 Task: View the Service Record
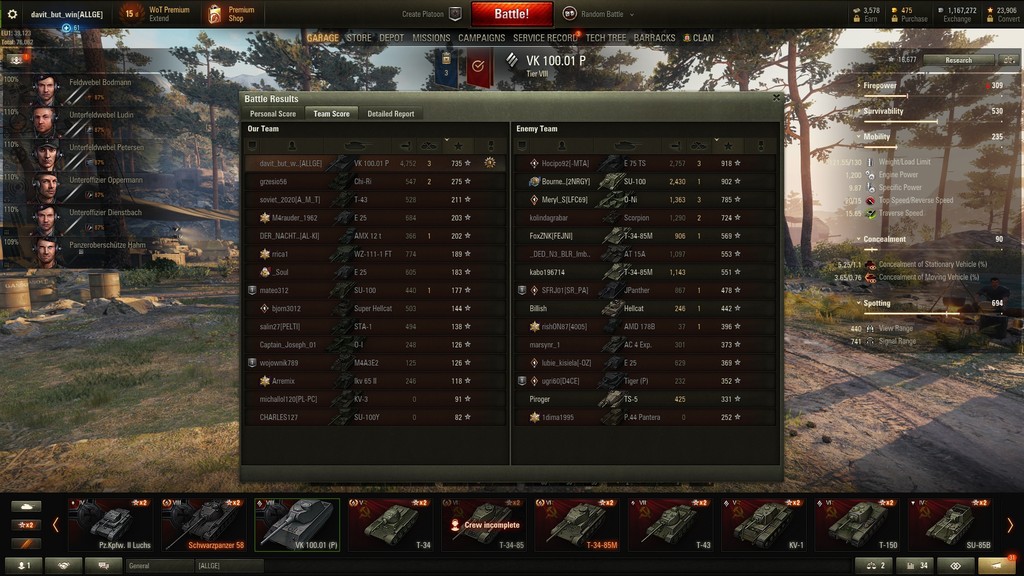(x=545, y=38)
